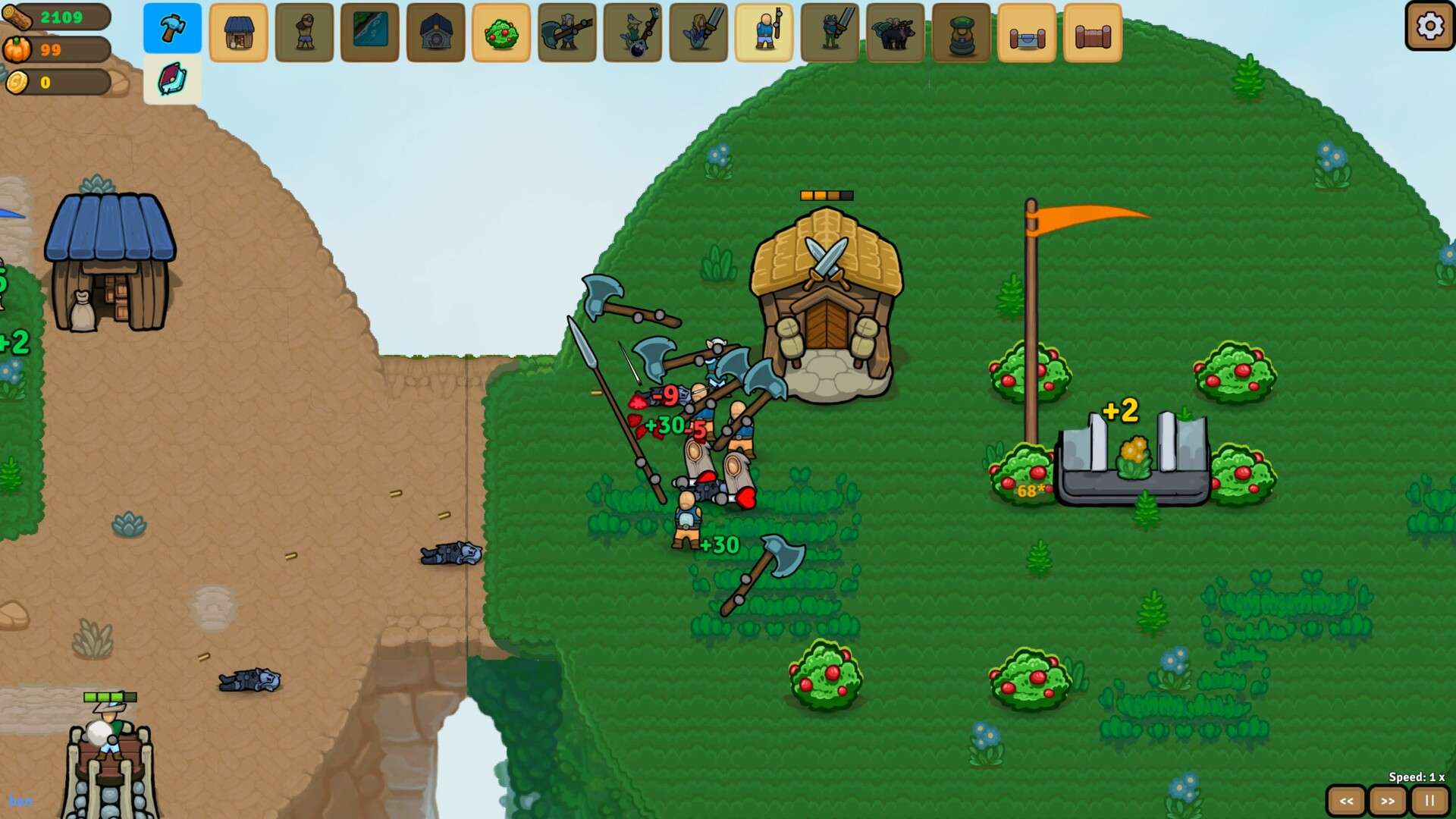Switch to the spellbook tab

click(x=172, y=79)
